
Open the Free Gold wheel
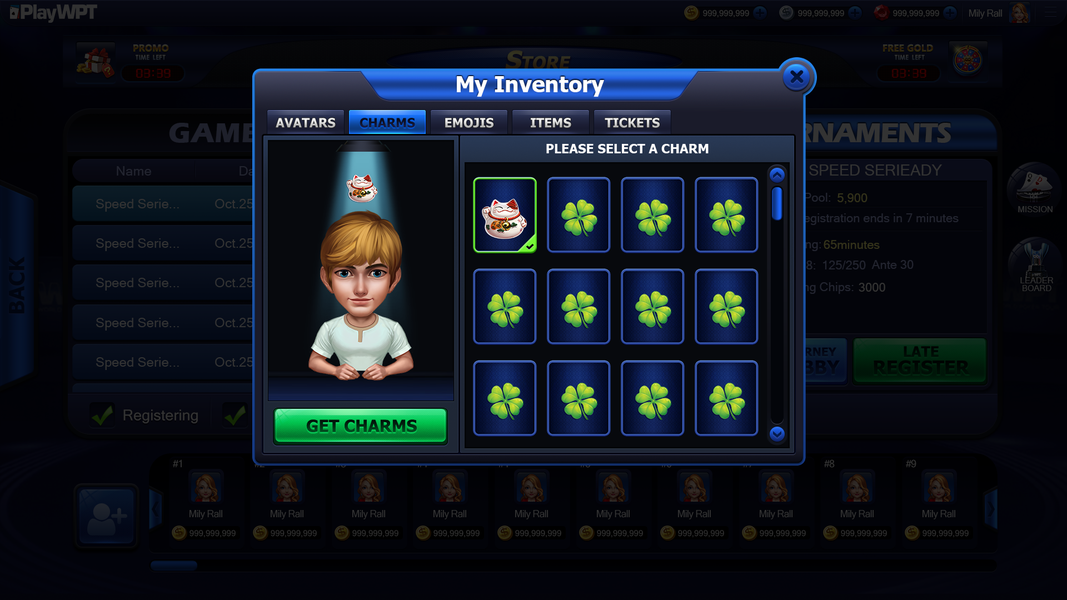967,60
